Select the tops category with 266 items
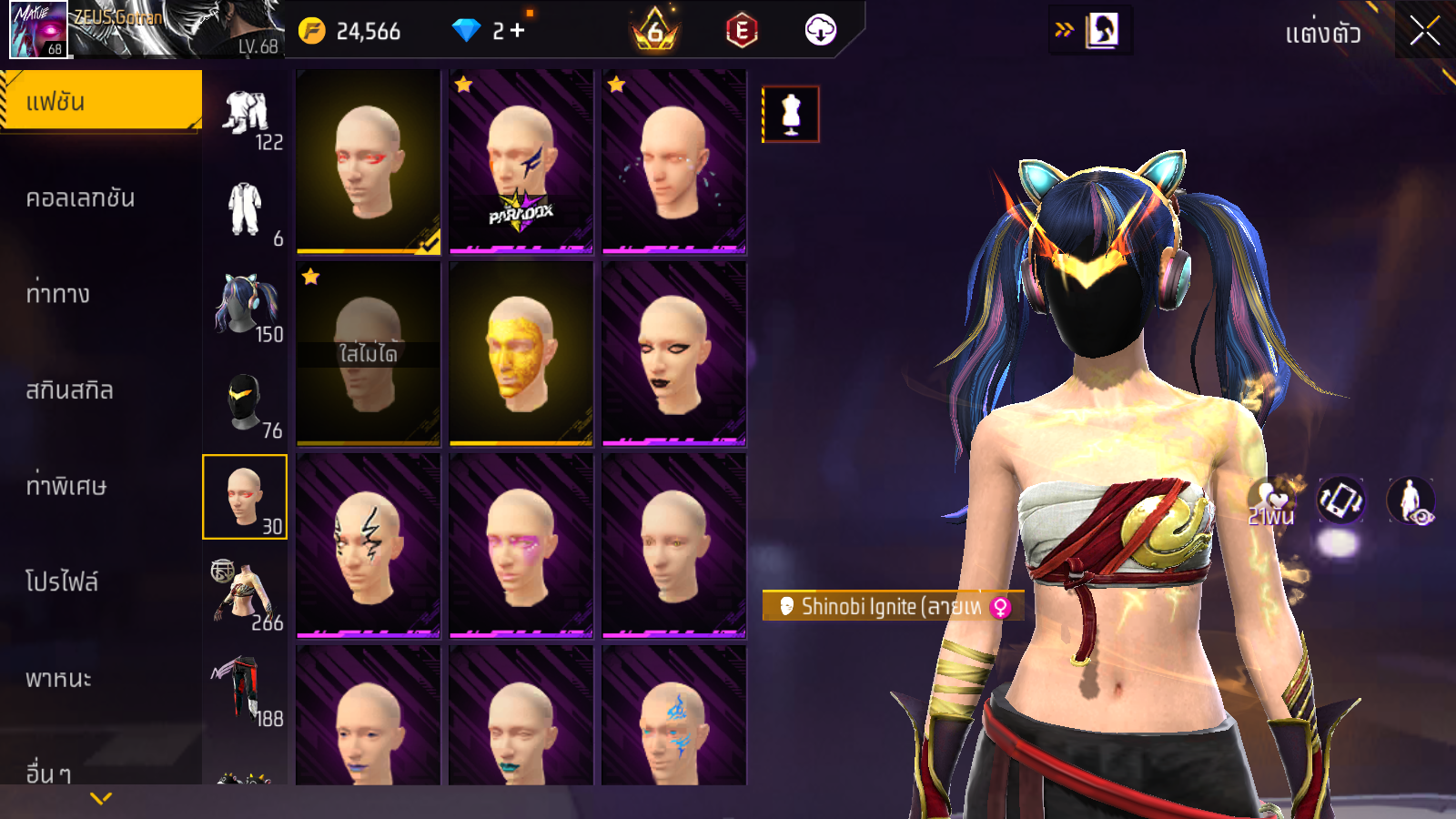1456x819 pixels. point(246,595)
